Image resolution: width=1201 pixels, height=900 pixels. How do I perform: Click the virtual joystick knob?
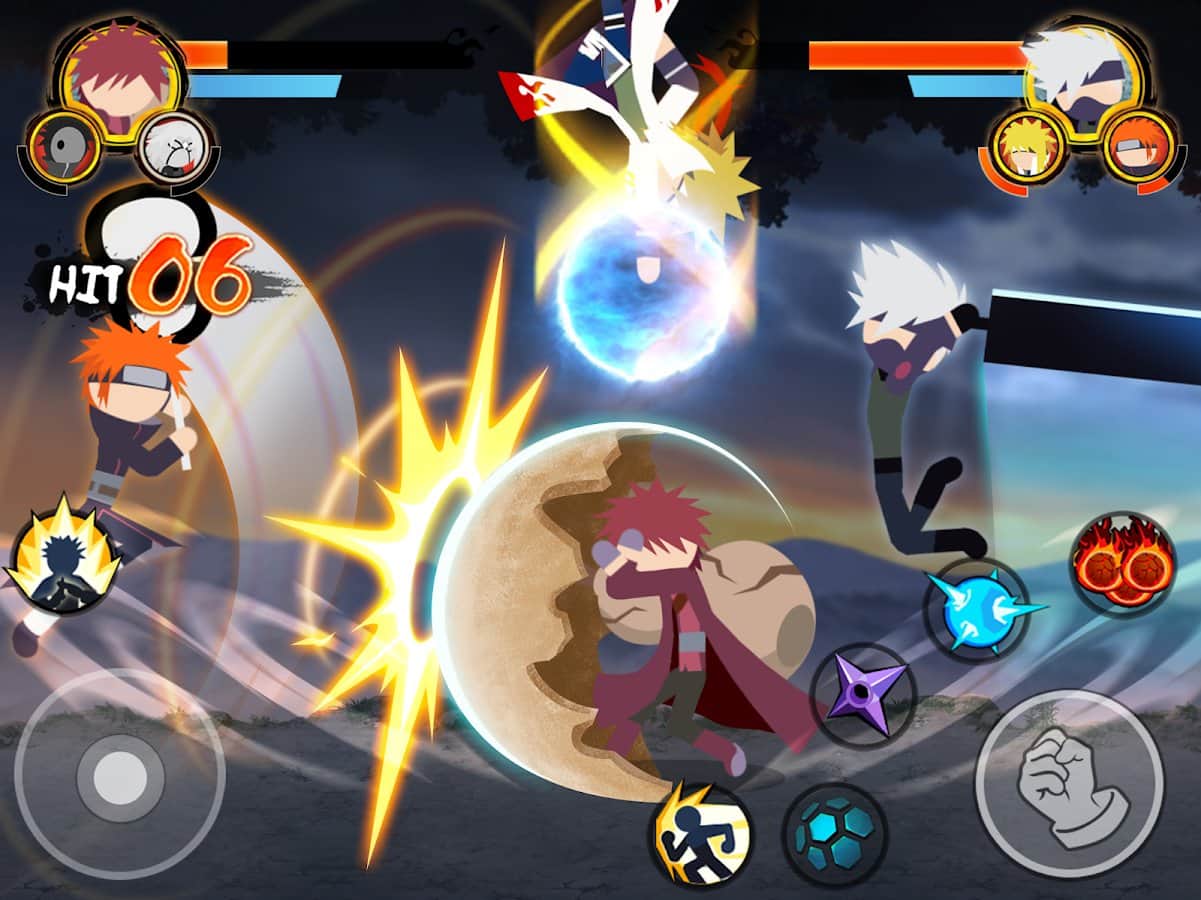click(x=120, y=773)
